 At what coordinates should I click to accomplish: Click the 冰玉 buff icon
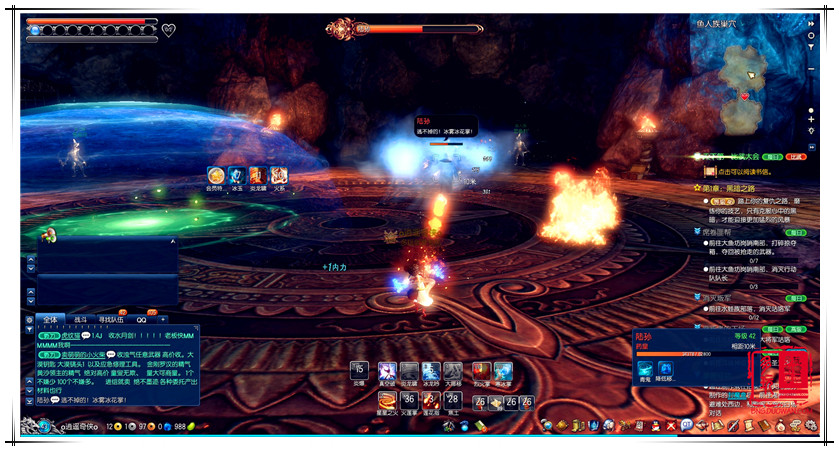(x=237, y=175)
